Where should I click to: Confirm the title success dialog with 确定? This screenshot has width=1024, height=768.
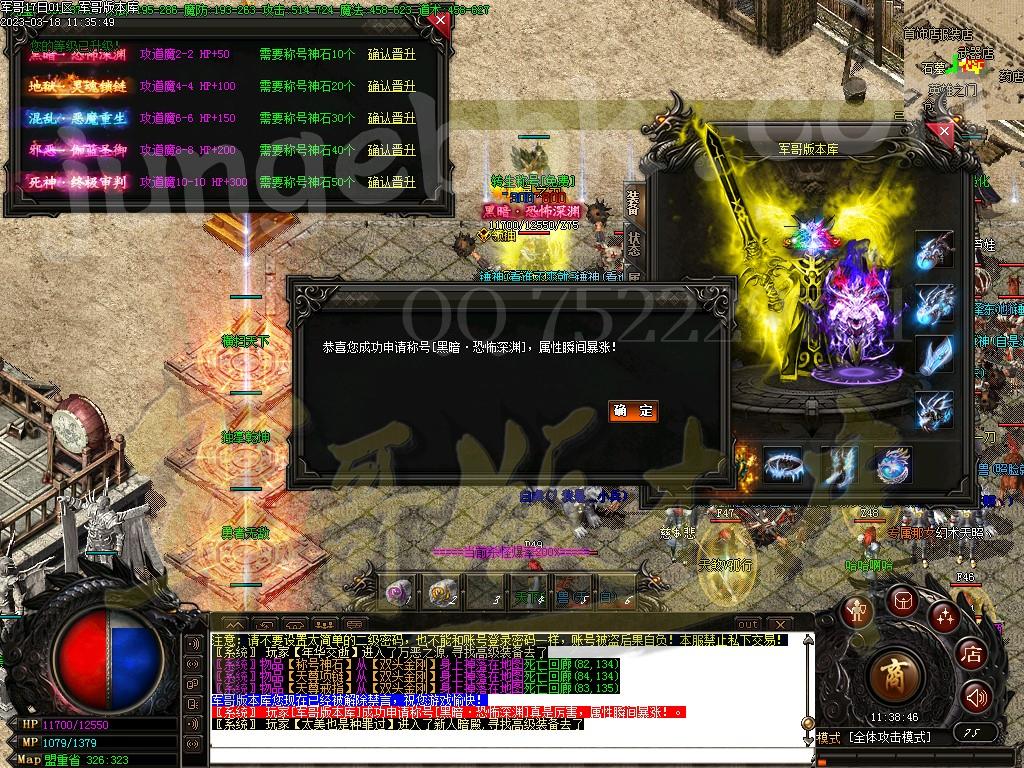(x=633, y=411)
